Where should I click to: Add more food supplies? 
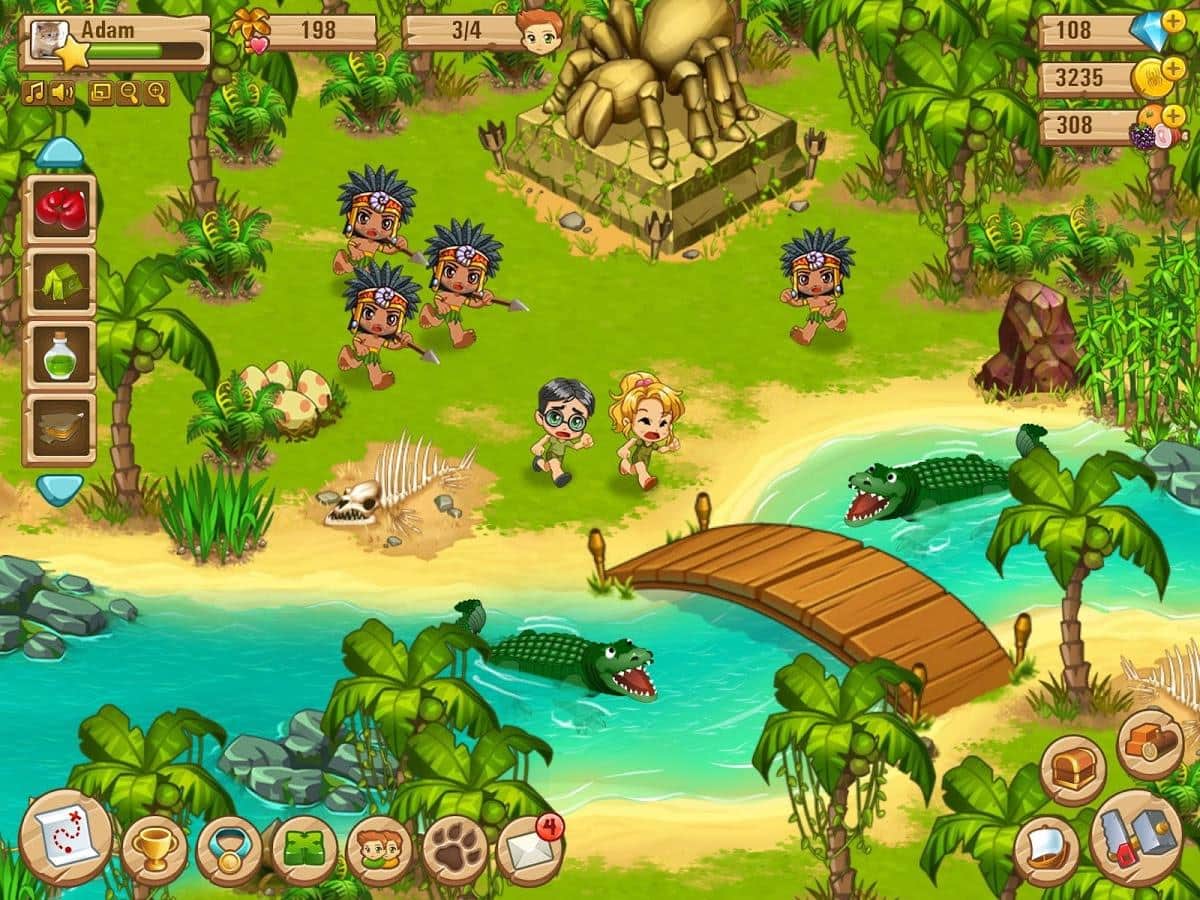pyautogui.click(x=1174, y=115)
